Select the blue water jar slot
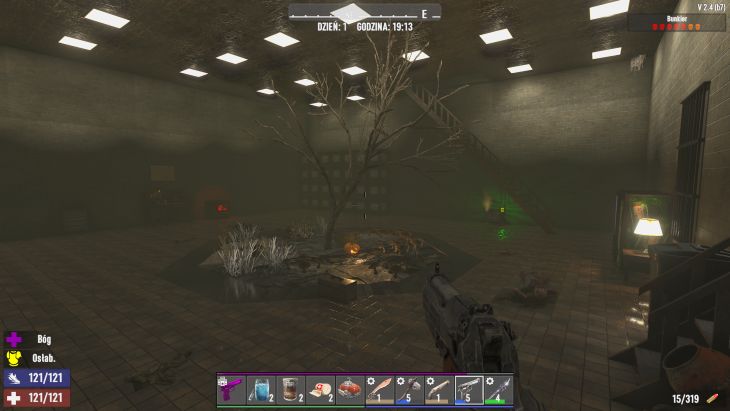 point(261,389)
